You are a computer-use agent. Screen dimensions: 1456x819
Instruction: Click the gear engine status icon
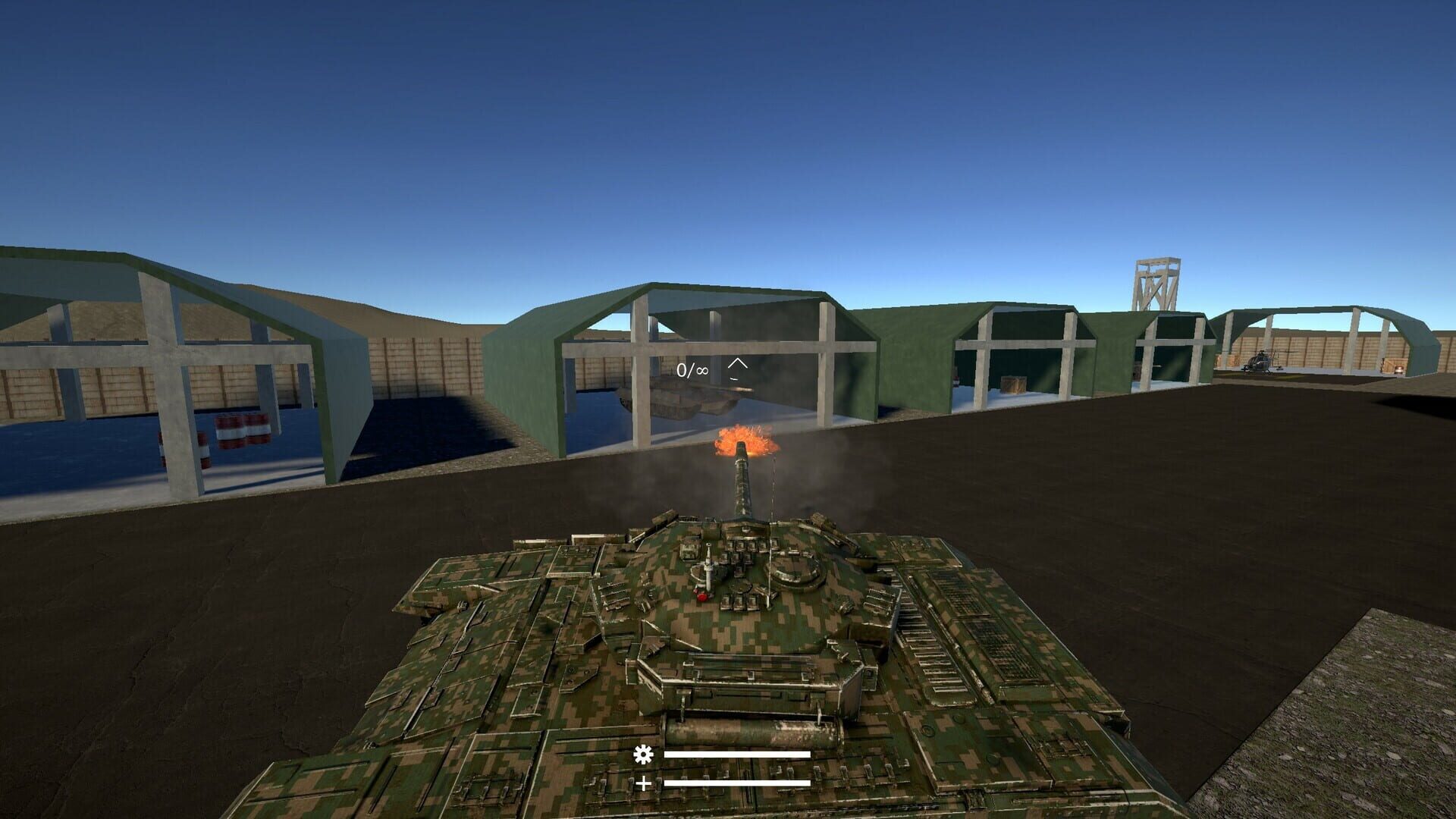pos(643,755)
